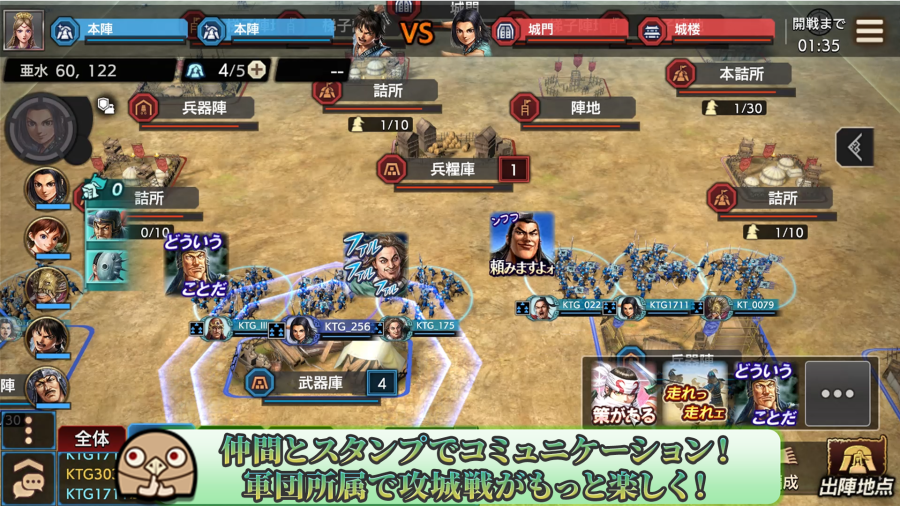Open the three-dot options button

click(27, 431)
